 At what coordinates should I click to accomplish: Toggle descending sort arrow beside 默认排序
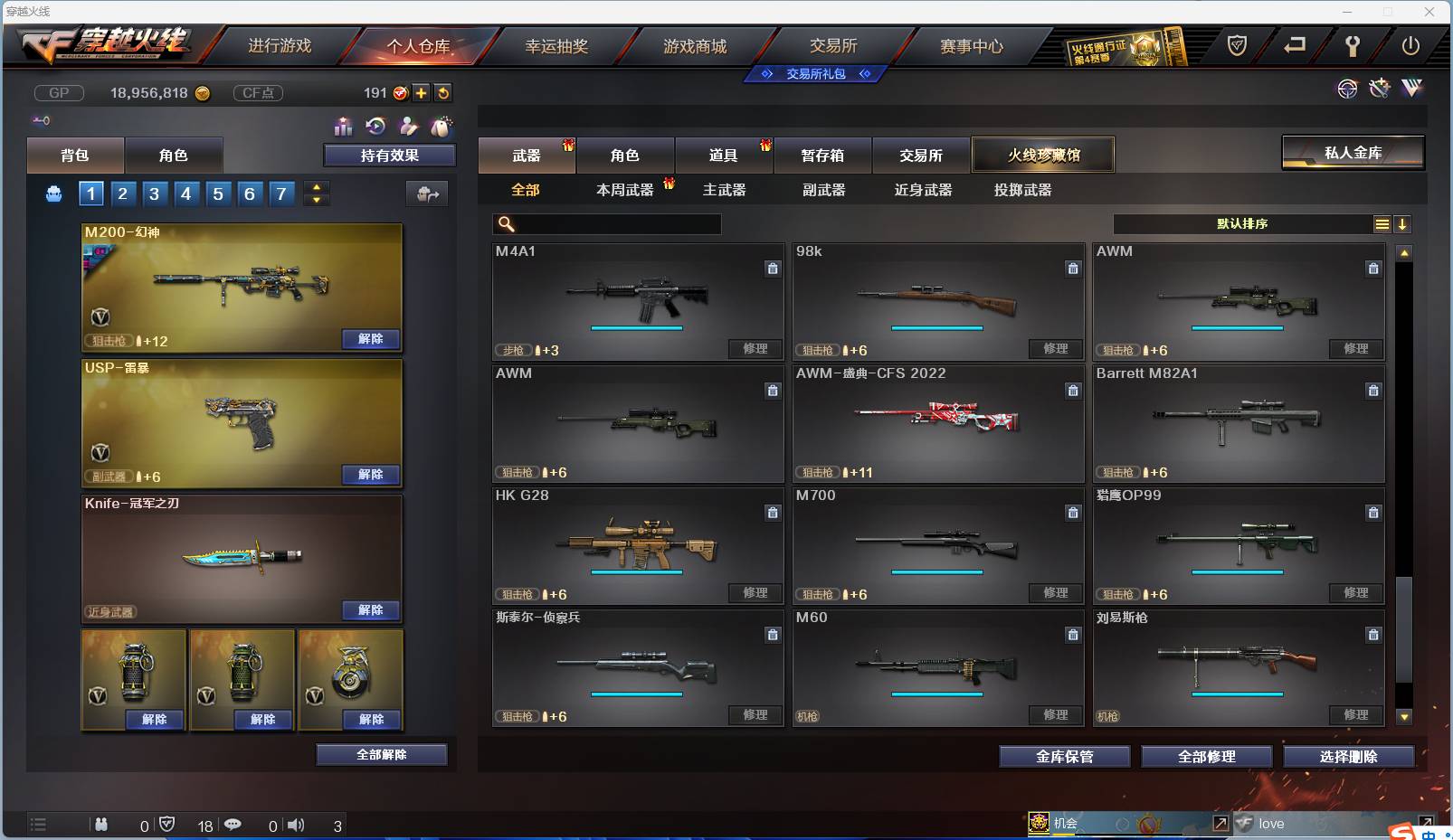tap(1403, 223)
